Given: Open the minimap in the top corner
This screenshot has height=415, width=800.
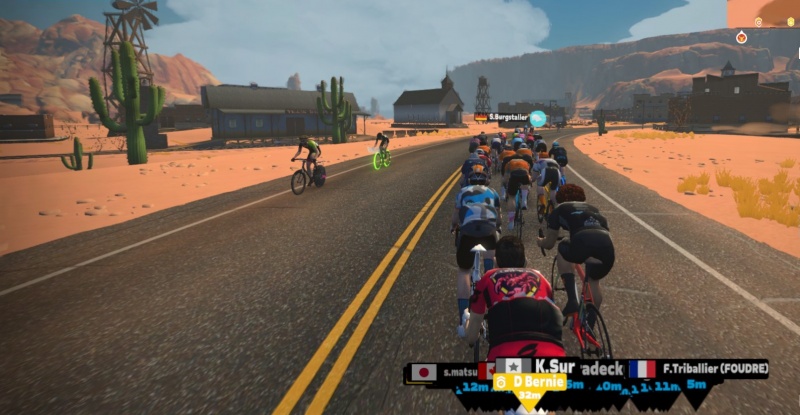Looking at the screenshot, I should coord(763,20).
